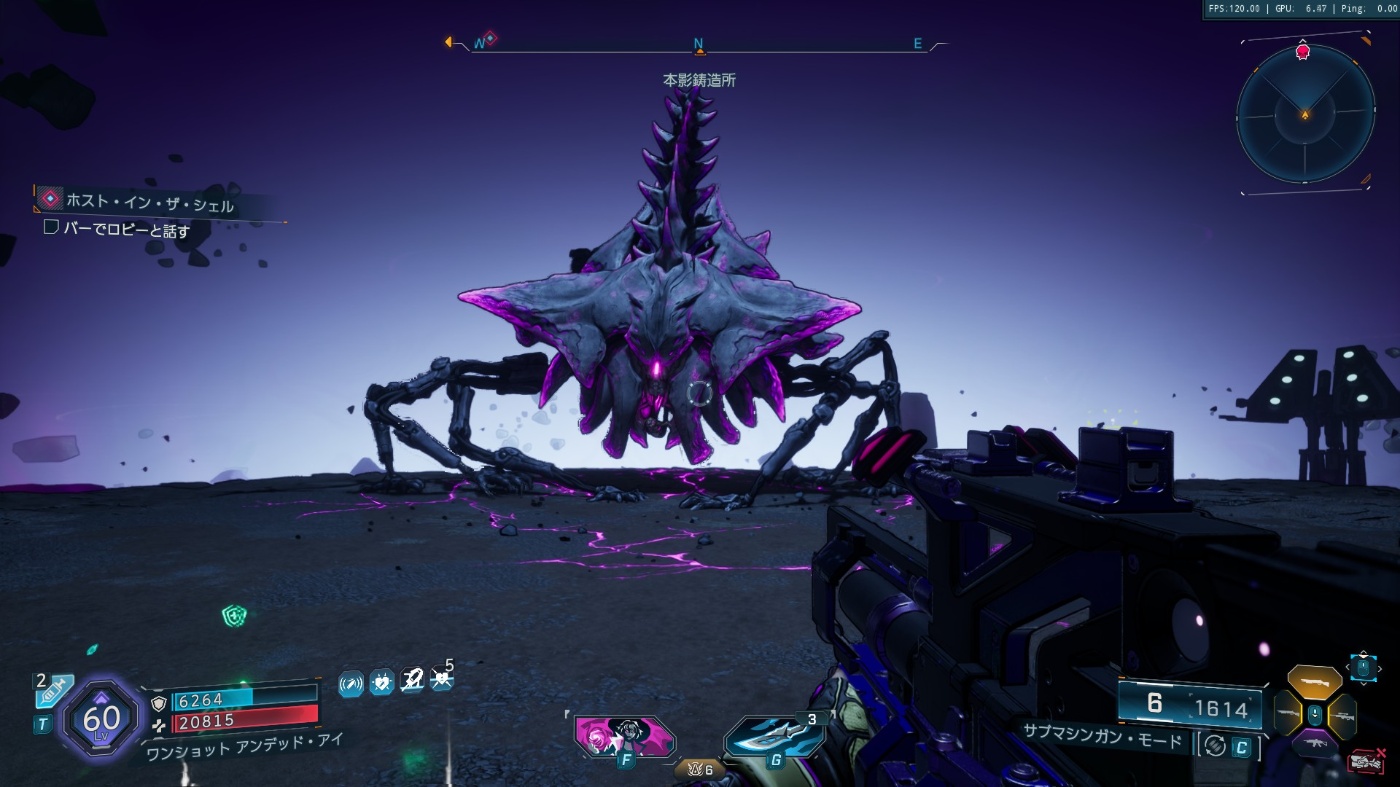Click the pink quest diamond on the compass
Screen dimensions: 1400x787
490,38
